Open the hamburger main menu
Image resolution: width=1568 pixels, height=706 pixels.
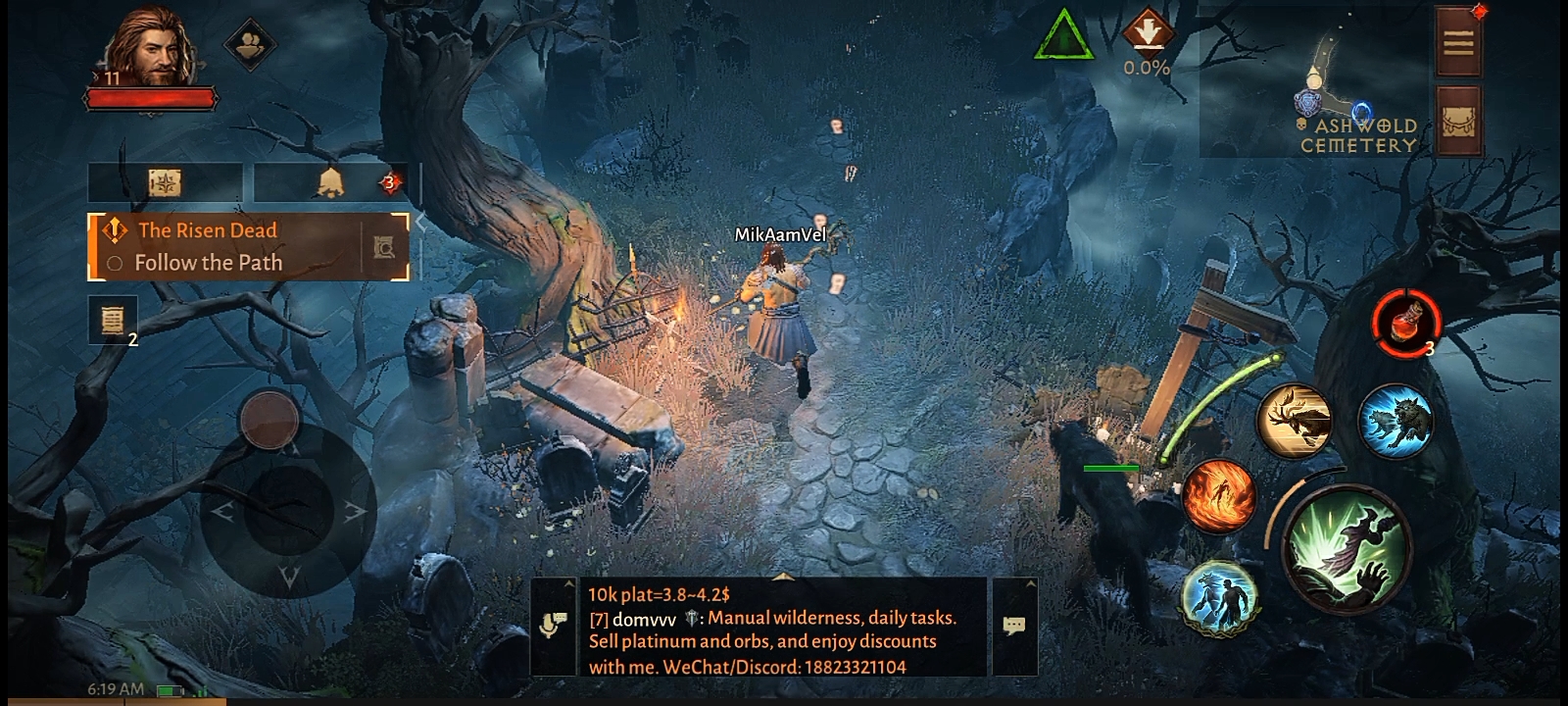(1457, 42)
